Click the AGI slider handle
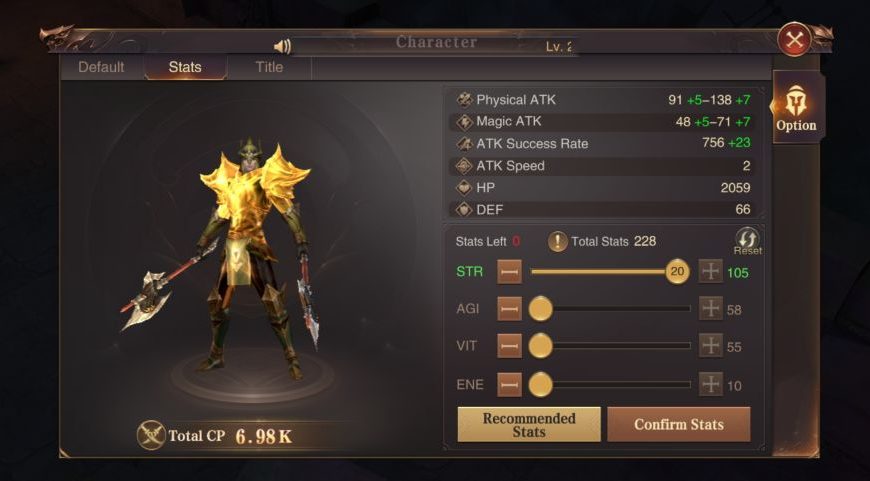The image size is (870, 481). coord(540,309)
